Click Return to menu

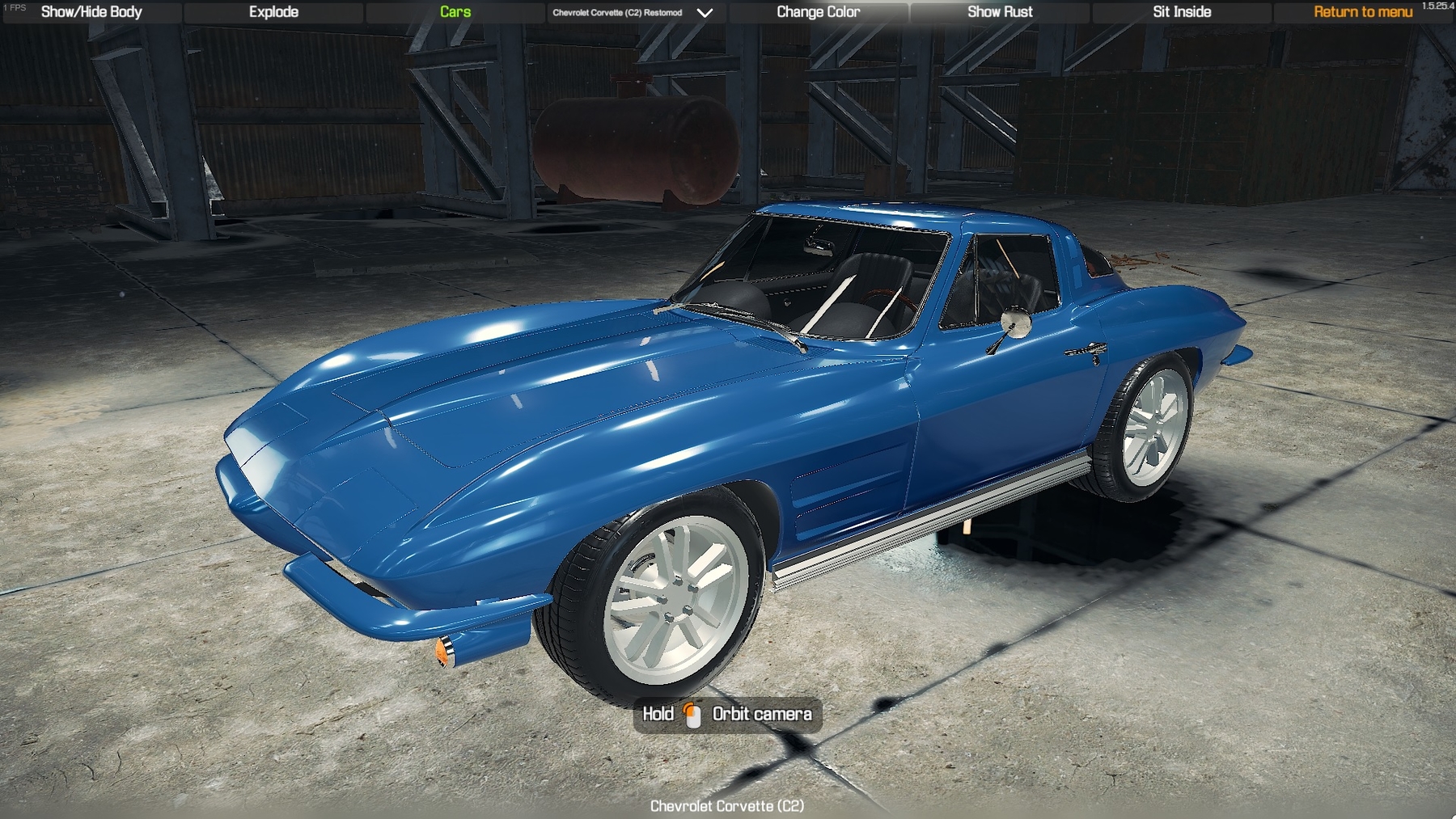click(1361, 11)
